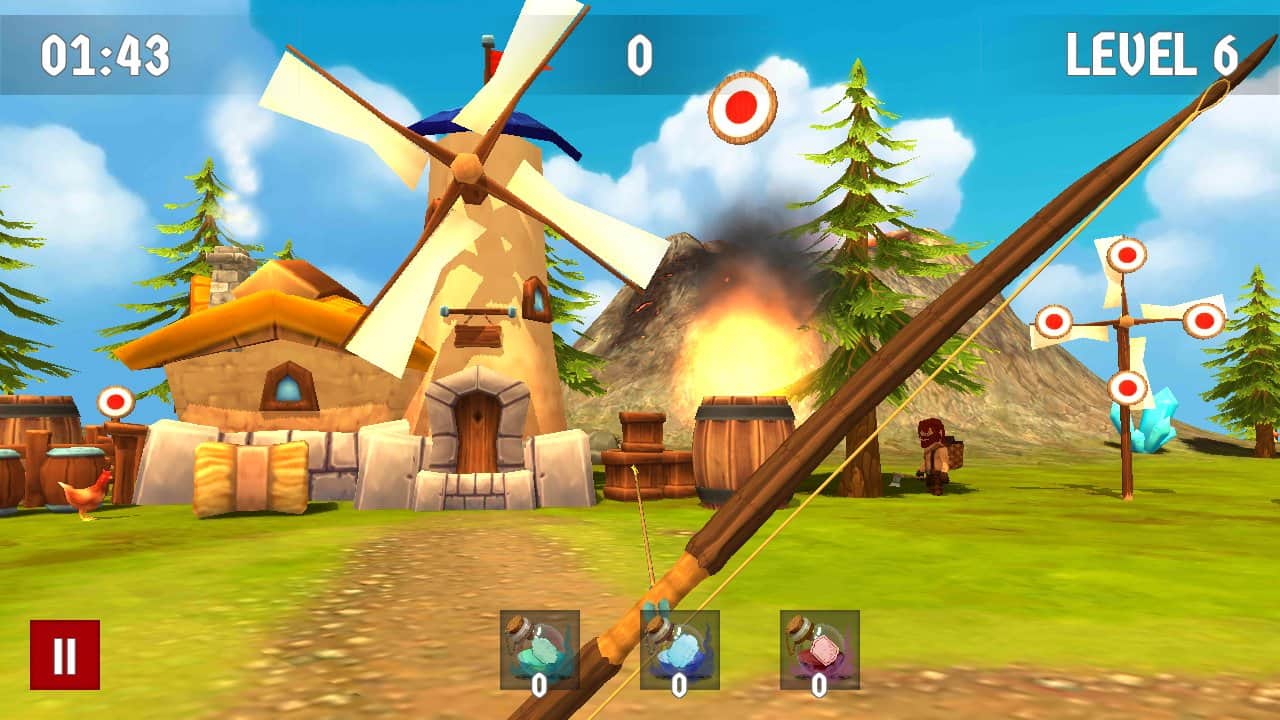The width and height of the screenshot is (1280, 720).
Task: Use the teal potion power-up
Action: click(539, 649)
